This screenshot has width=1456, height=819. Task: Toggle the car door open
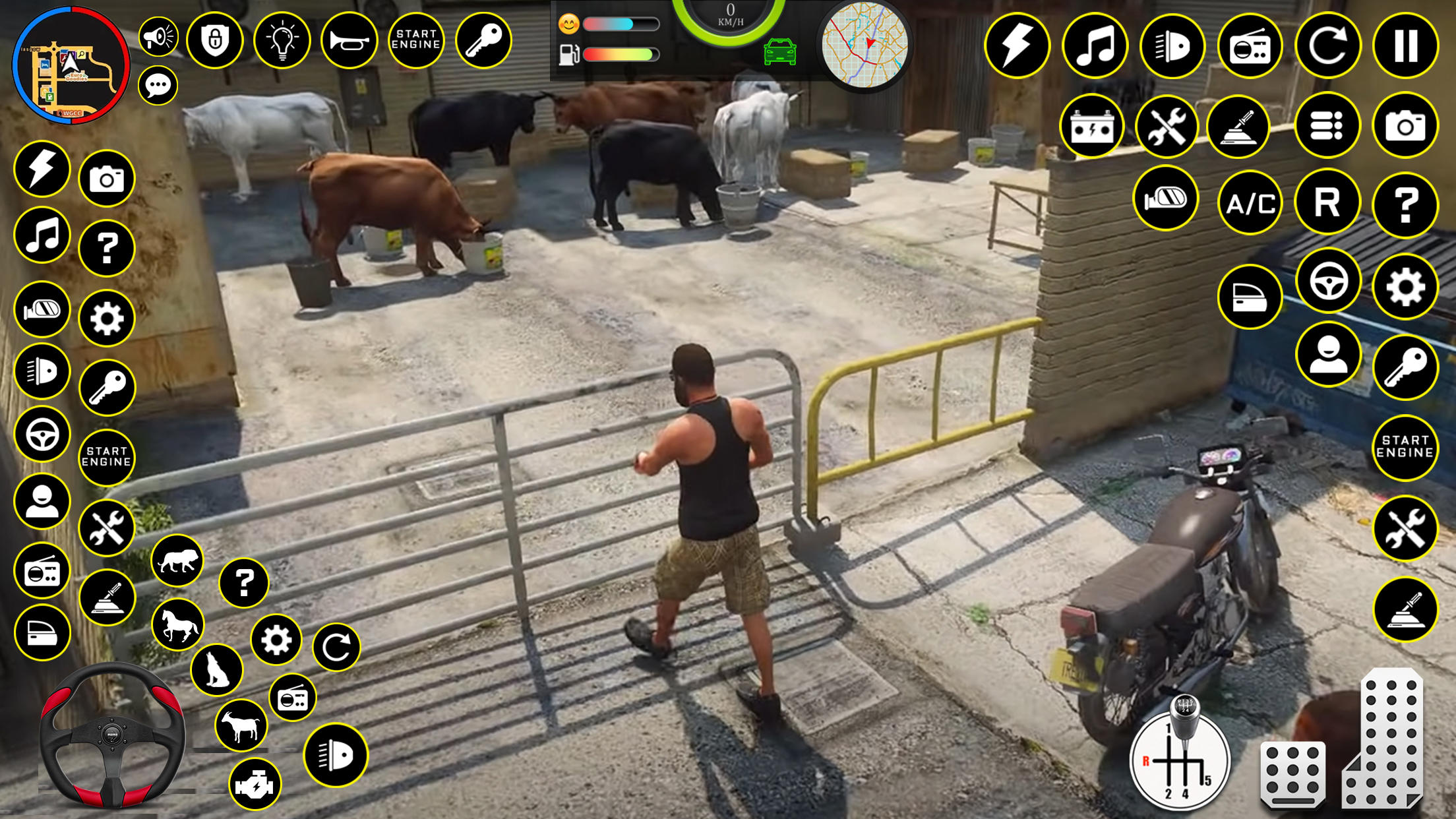tap(1250, 297)
